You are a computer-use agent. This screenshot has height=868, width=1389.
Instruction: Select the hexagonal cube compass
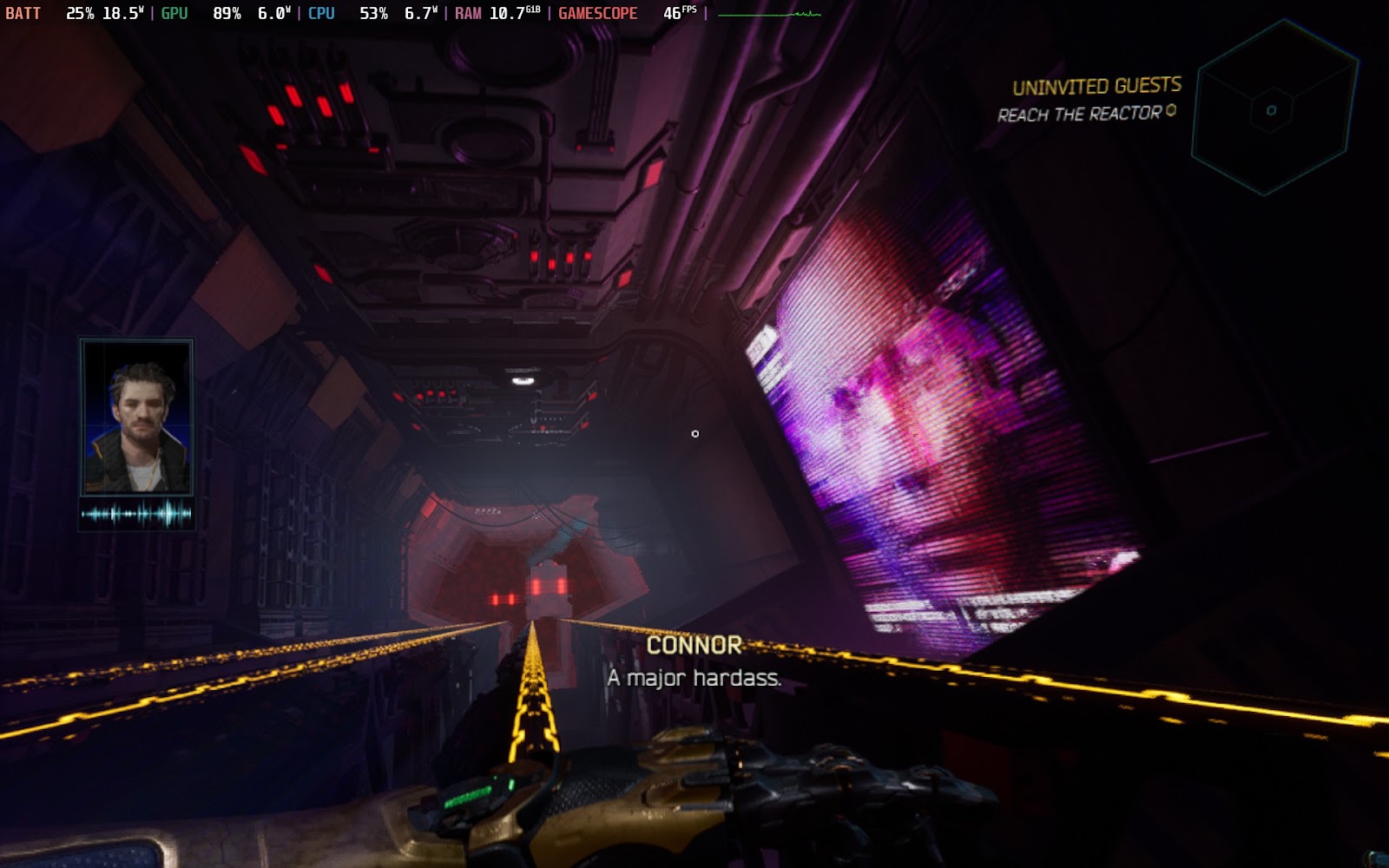[1273, 108]
